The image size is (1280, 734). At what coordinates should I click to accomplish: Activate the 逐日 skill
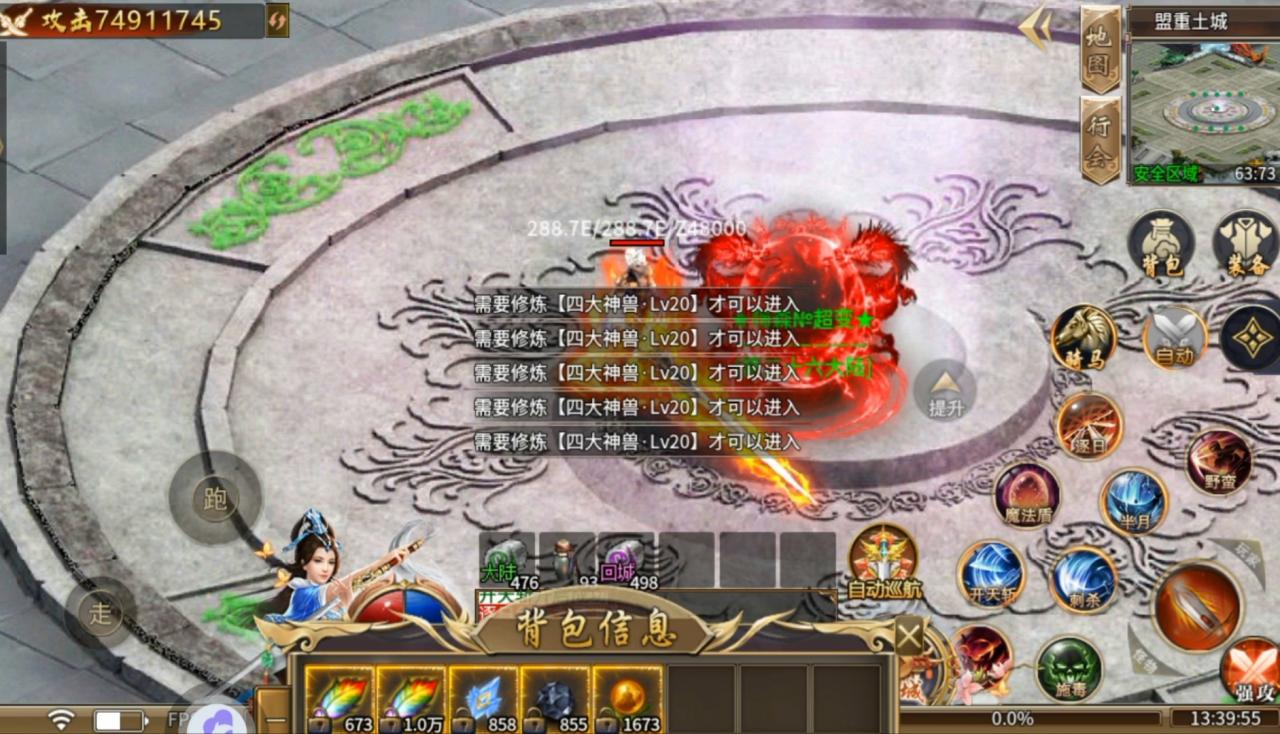coord(1089,425)
